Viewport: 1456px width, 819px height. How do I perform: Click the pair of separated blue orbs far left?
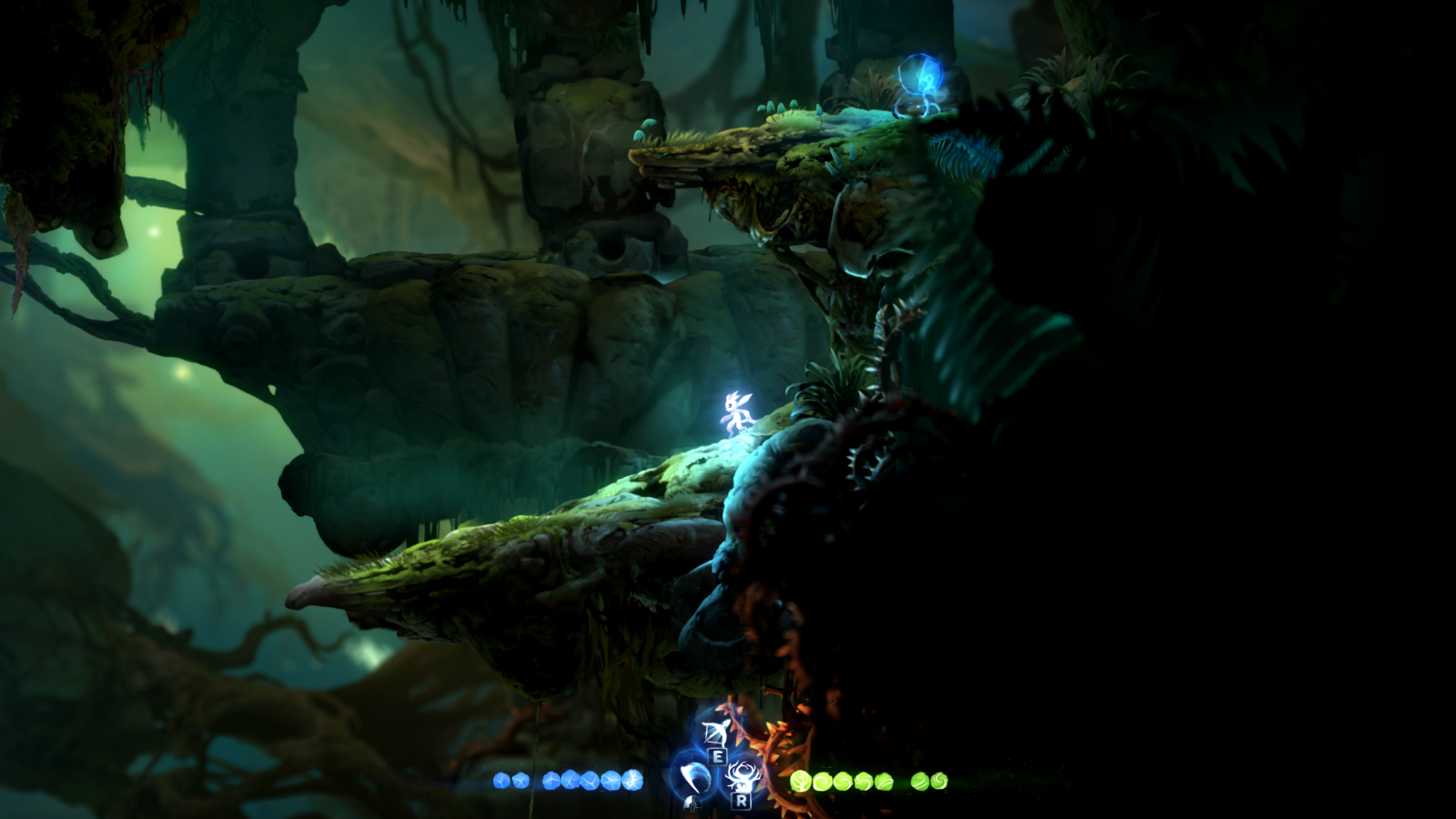(x=510, y=781)
